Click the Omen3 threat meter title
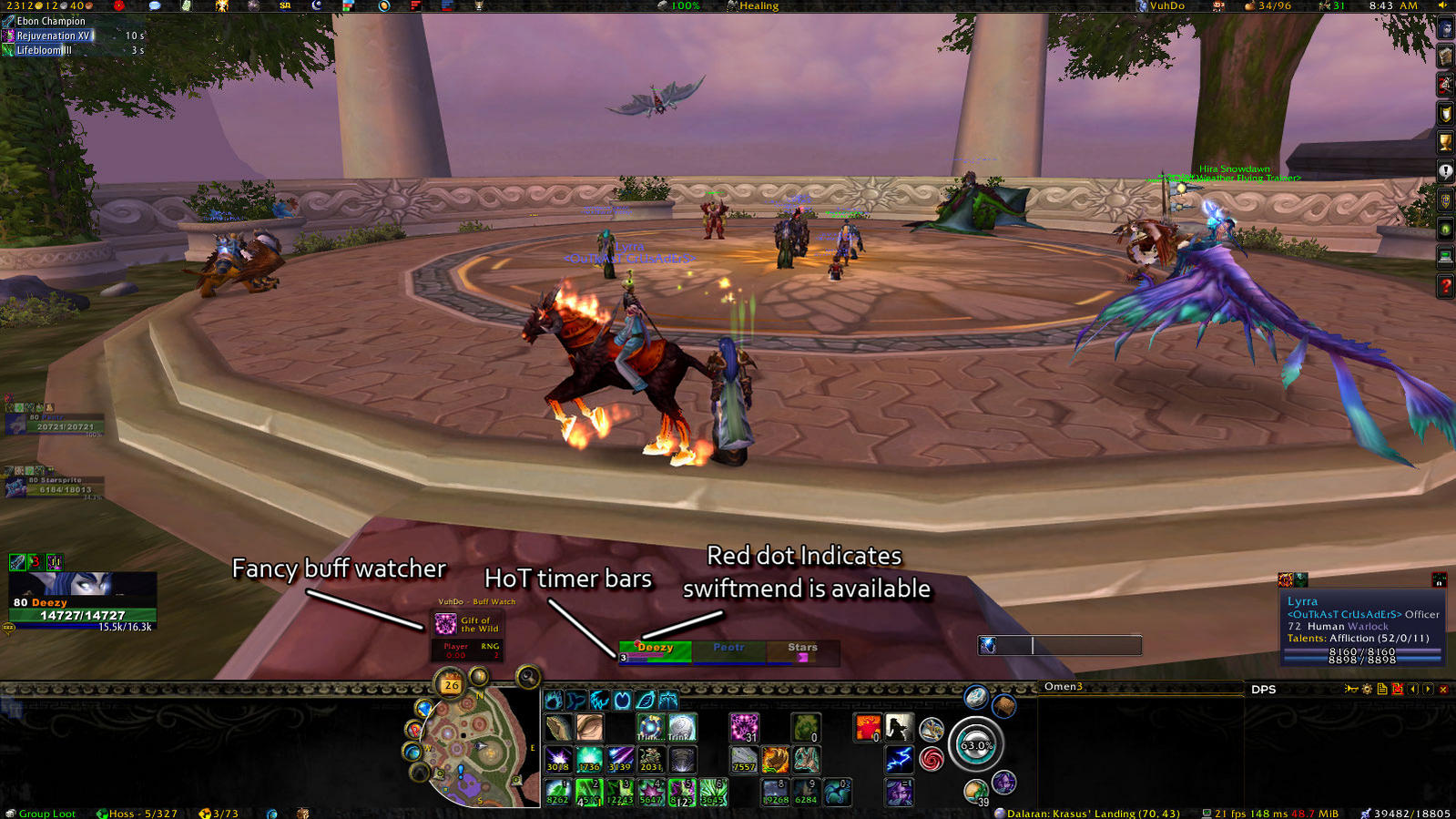This screenshot has width=1456, height=819. [x=1064, y=687]
